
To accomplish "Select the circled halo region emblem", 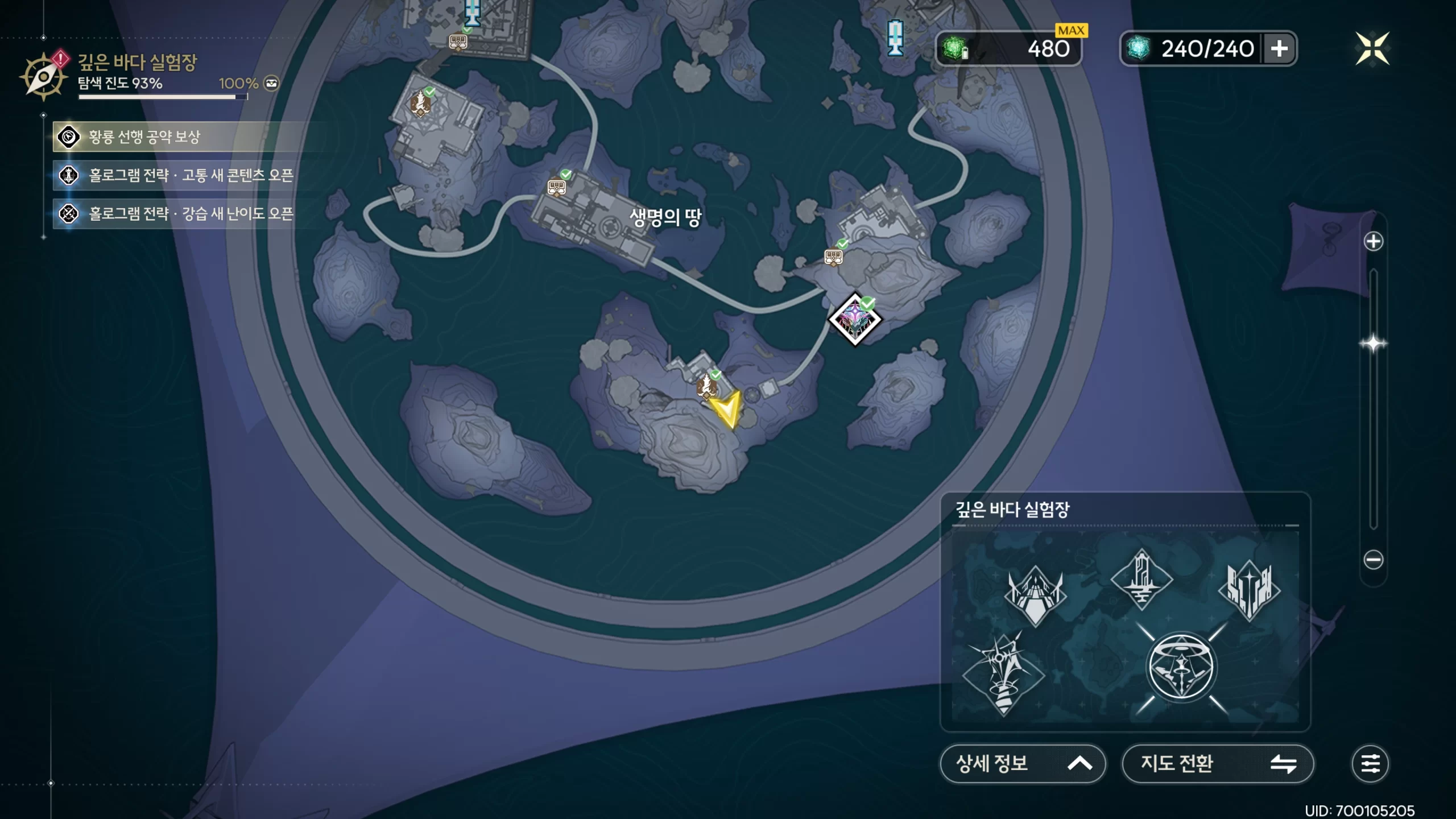I will pyautogui.click(x=1181, y=668).
